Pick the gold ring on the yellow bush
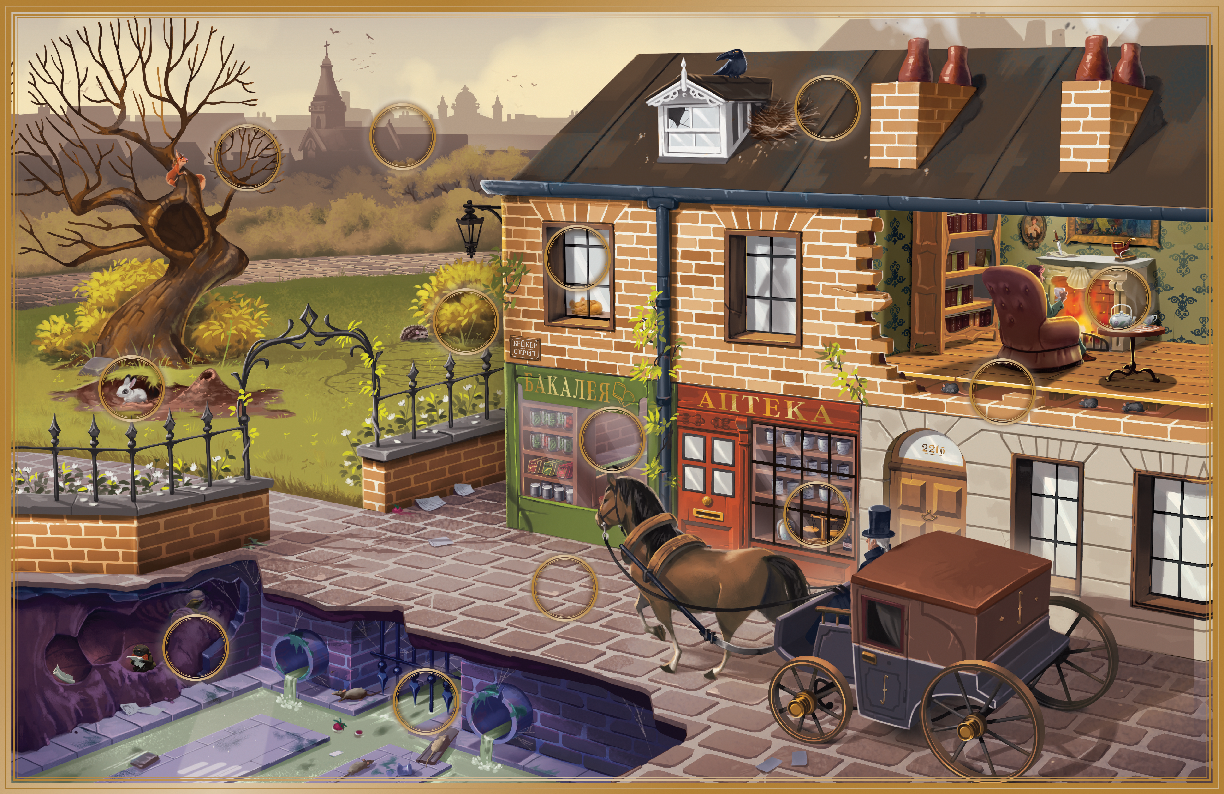The image size is (1224, 794). point(465,320)
